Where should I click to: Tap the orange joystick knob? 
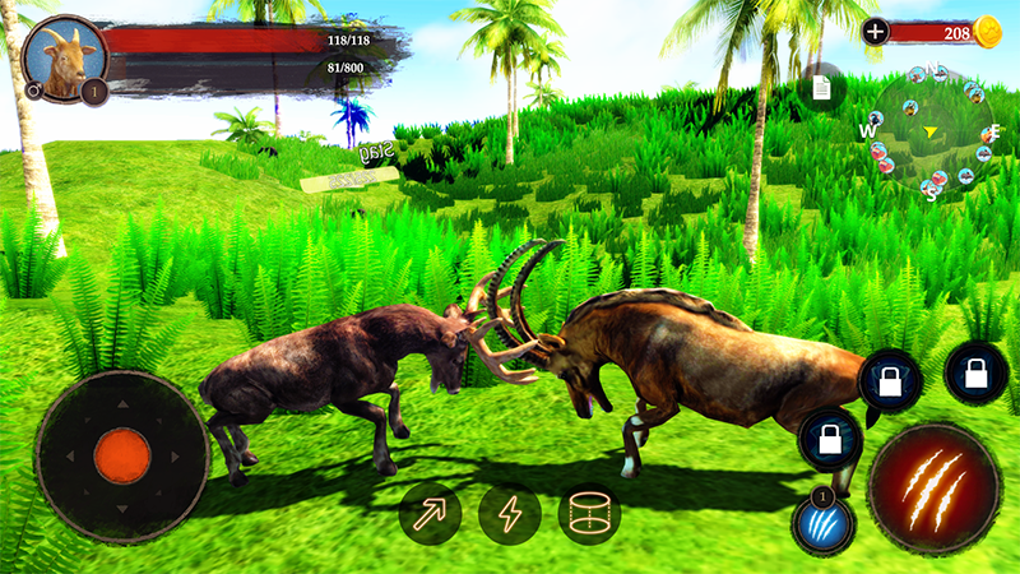pos(122,456)
